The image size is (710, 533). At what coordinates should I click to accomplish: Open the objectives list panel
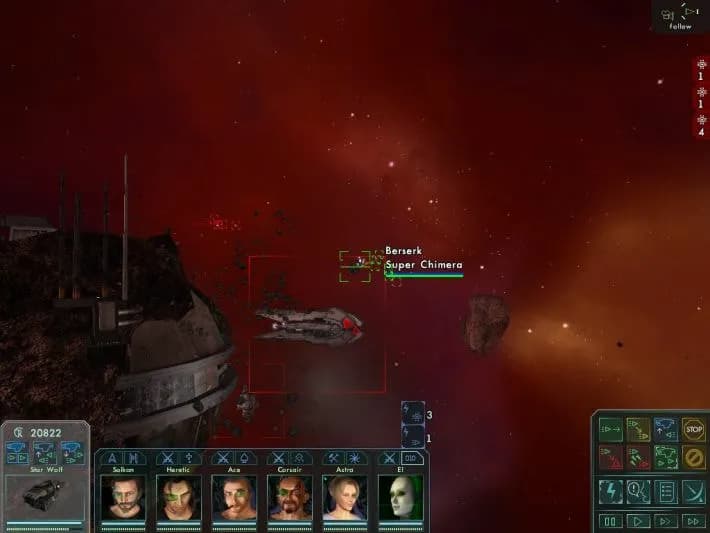[666, 490]
